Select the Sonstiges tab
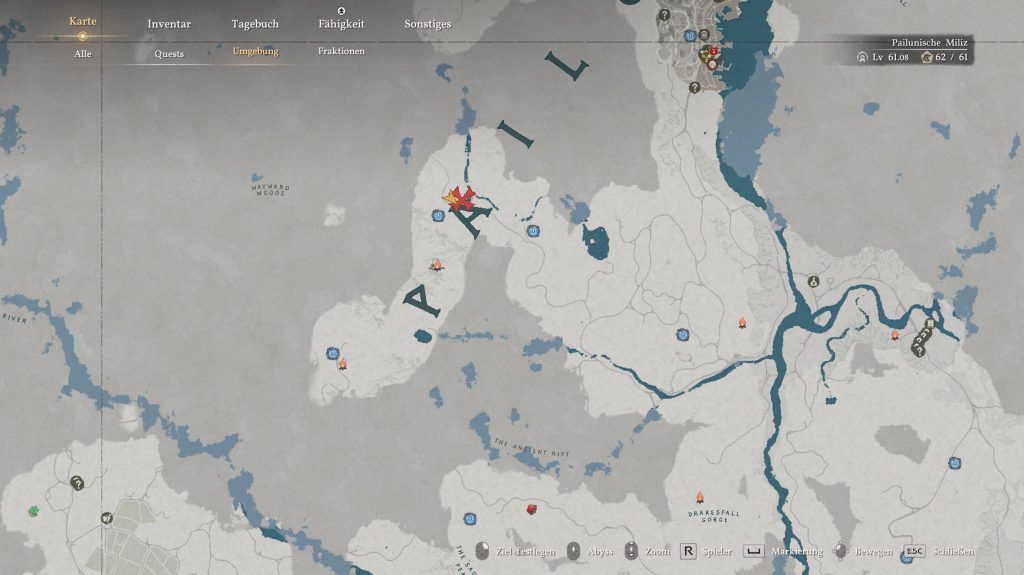 [427, 24]
